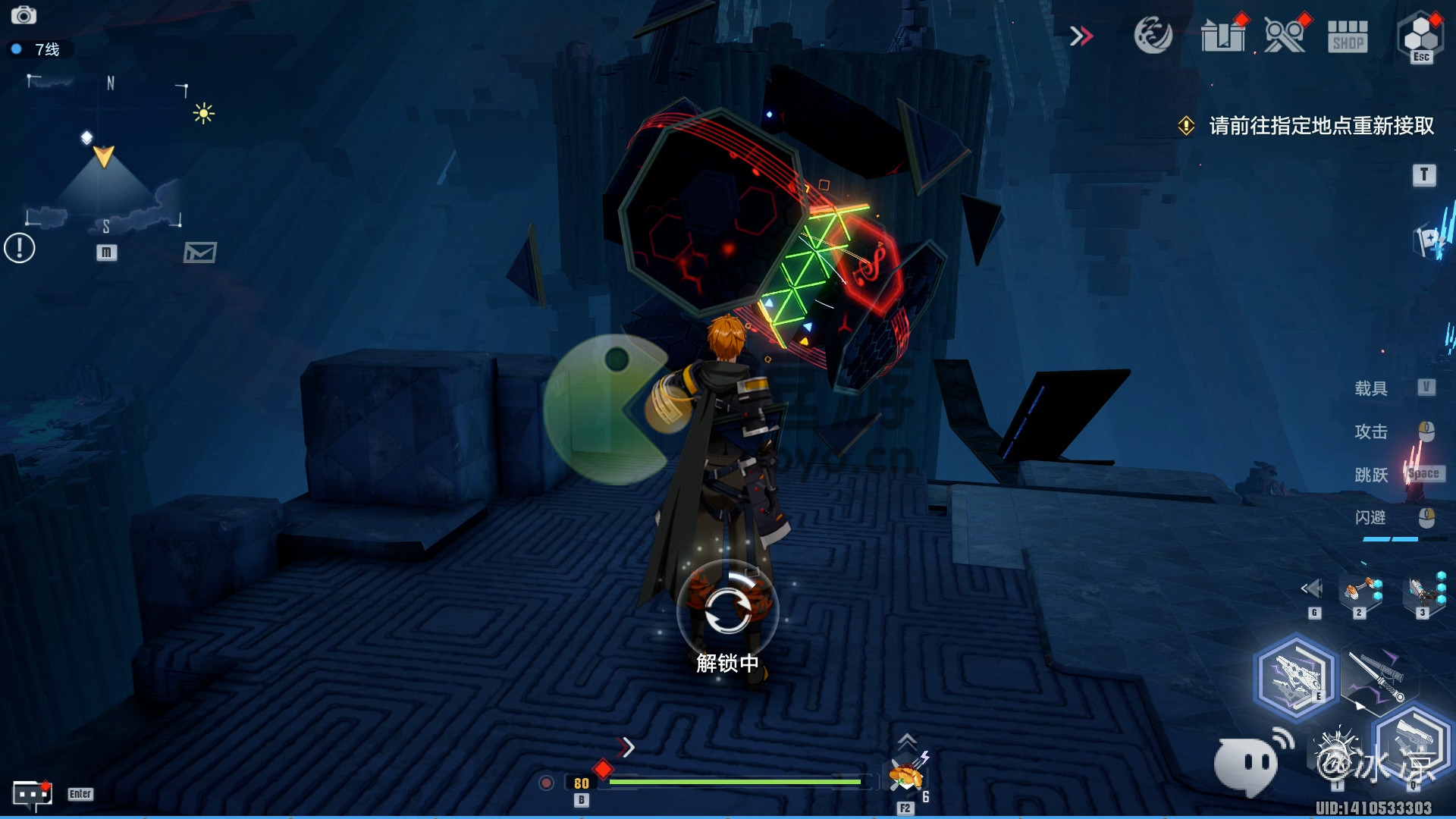
Task: Activate the central unlock interaction circle
Action: 727,609
